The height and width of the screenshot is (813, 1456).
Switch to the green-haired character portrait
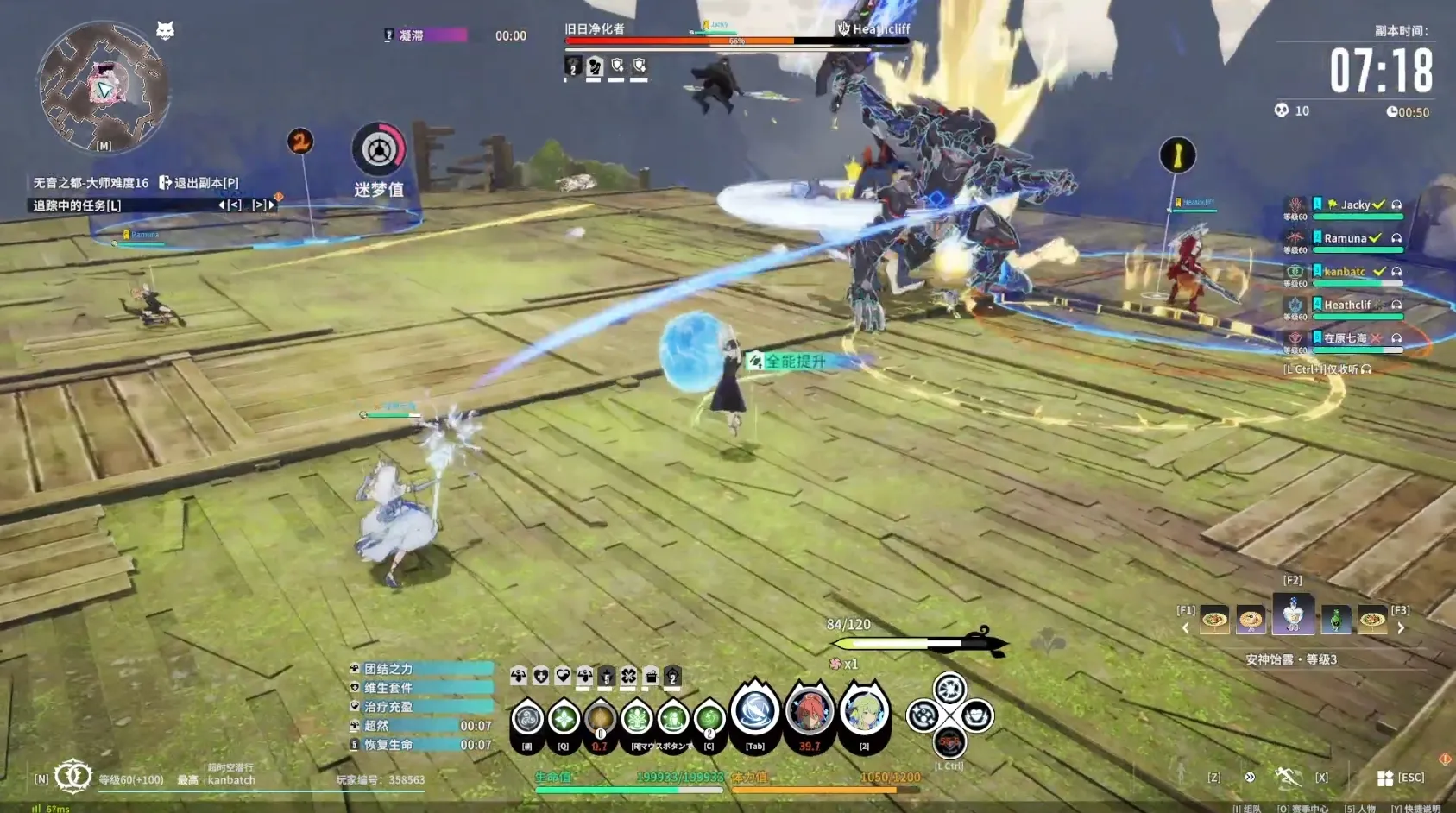(x=863, y=711)
